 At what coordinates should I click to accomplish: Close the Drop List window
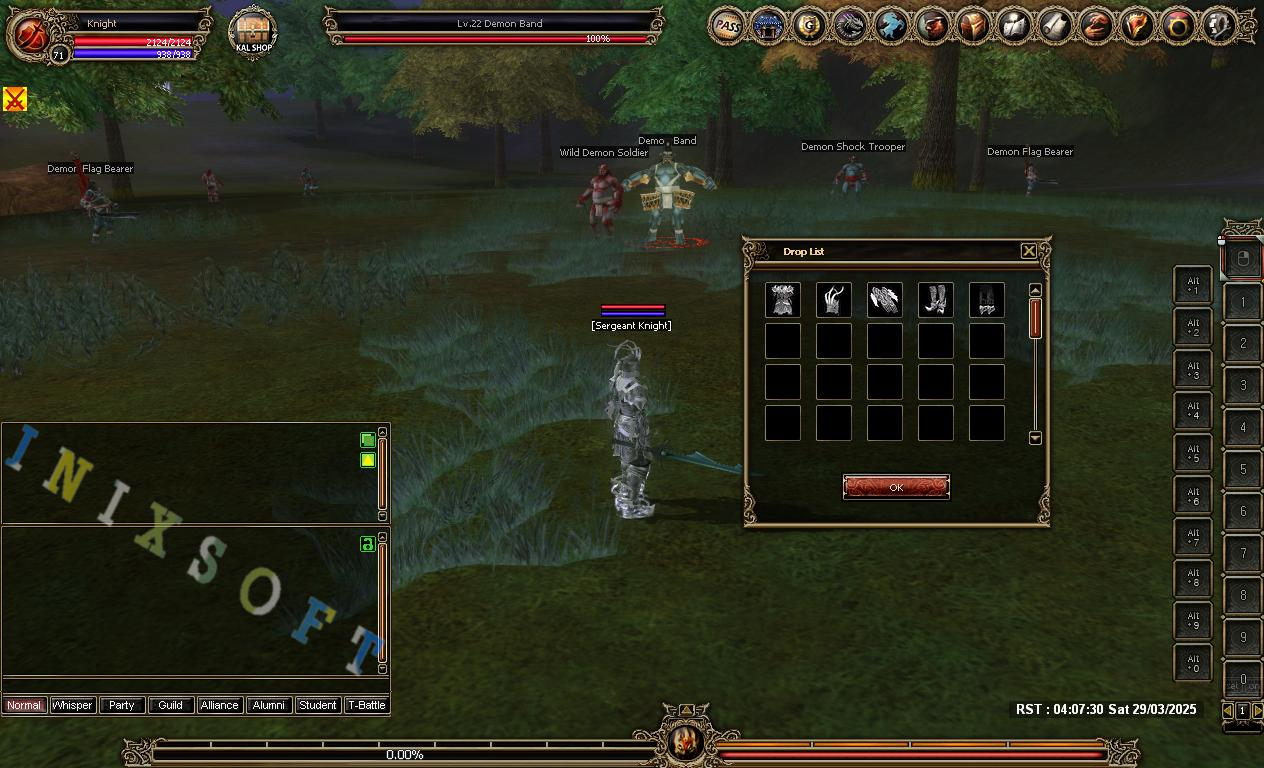[x=1028, y=251]
